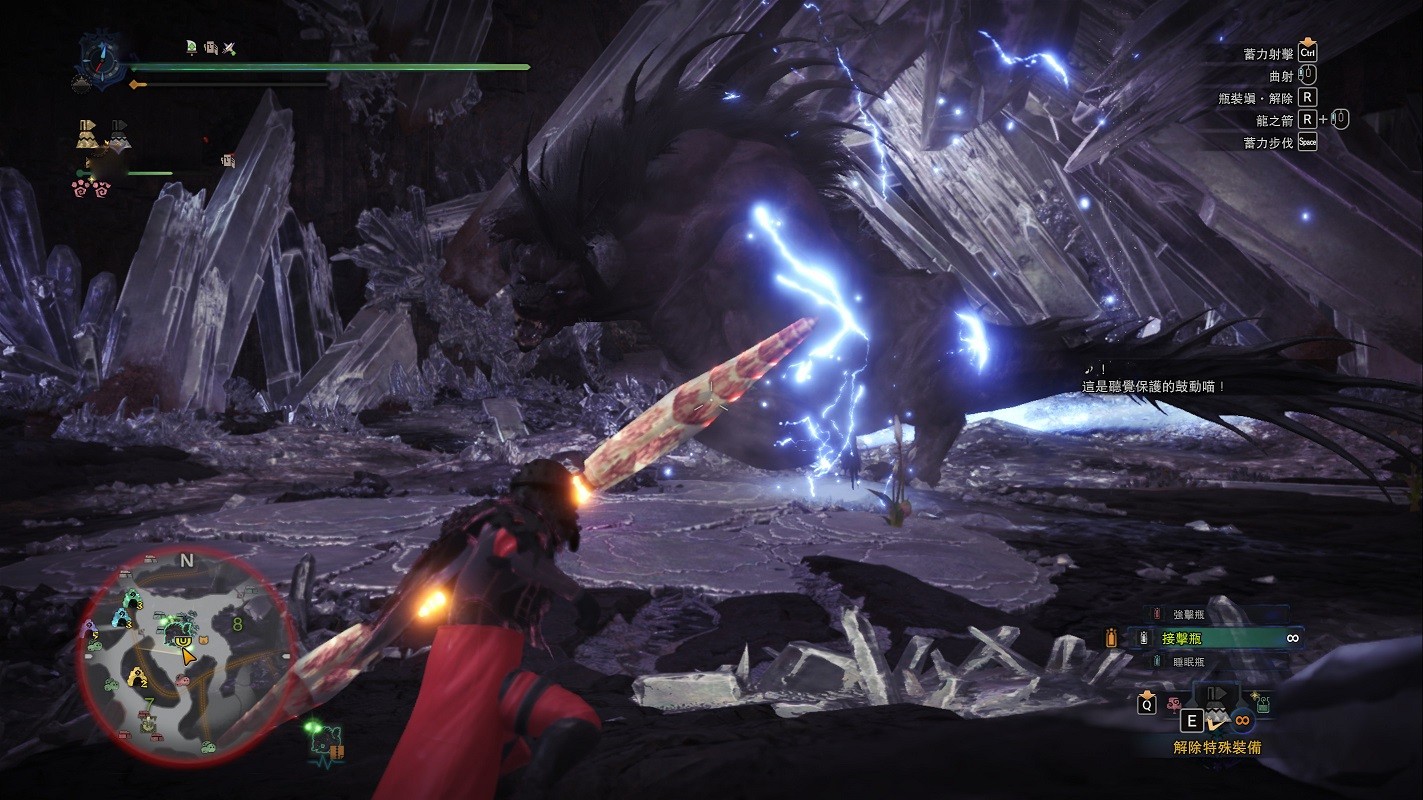
Task: Click the orange coating bottle icon
Action: click(1112, 637)
